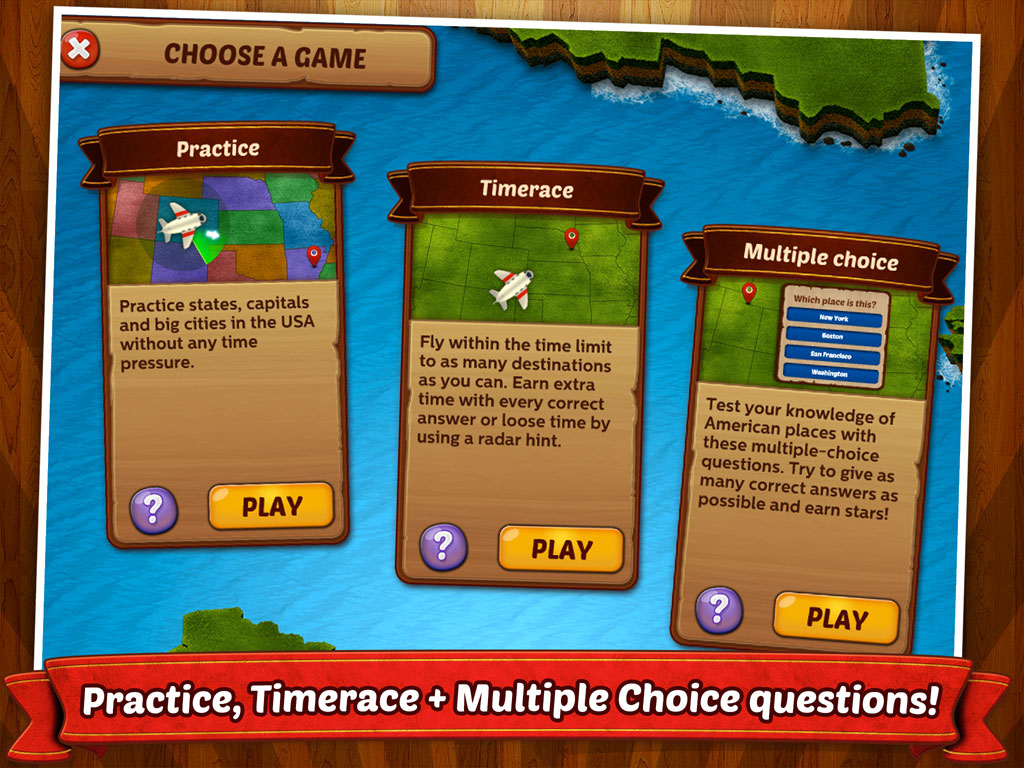Open help for Practice mode
The height and width of the screenshot is (768, 1024).
click(x=153, y=510)
